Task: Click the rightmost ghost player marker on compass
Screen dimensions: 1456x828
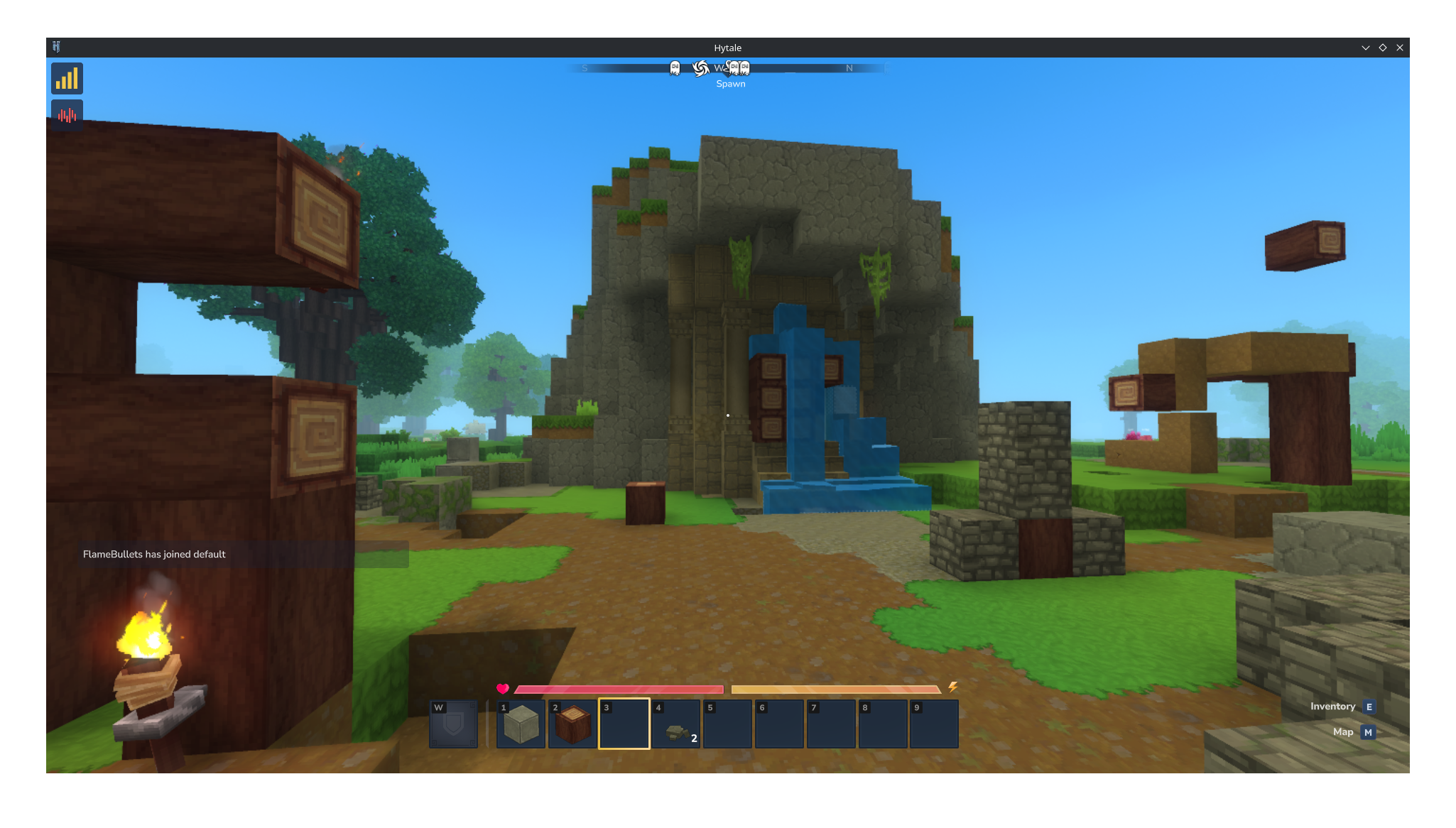Action: pyautogui.click(x=745, y=68)
